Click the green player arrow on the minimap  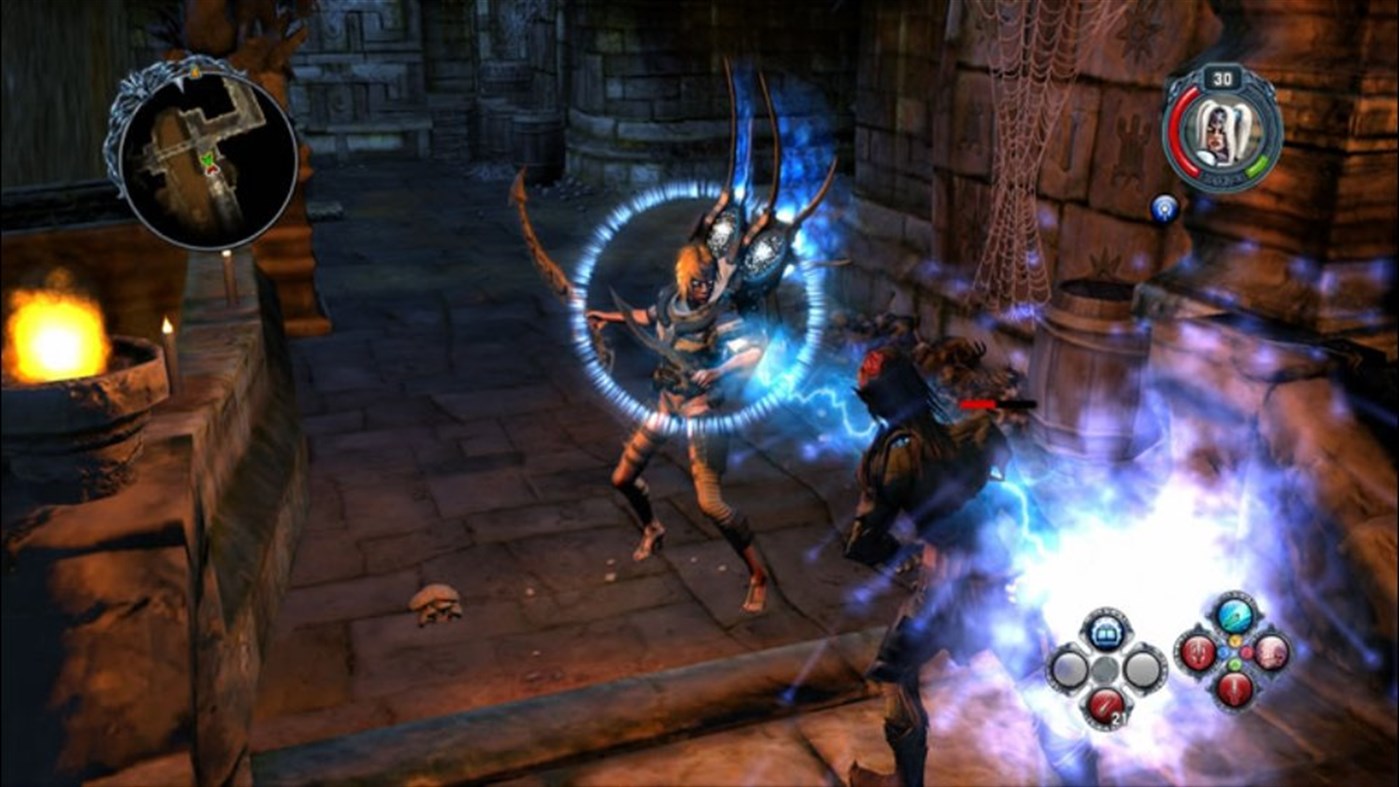pyautogui.click(x=207, y=159)
